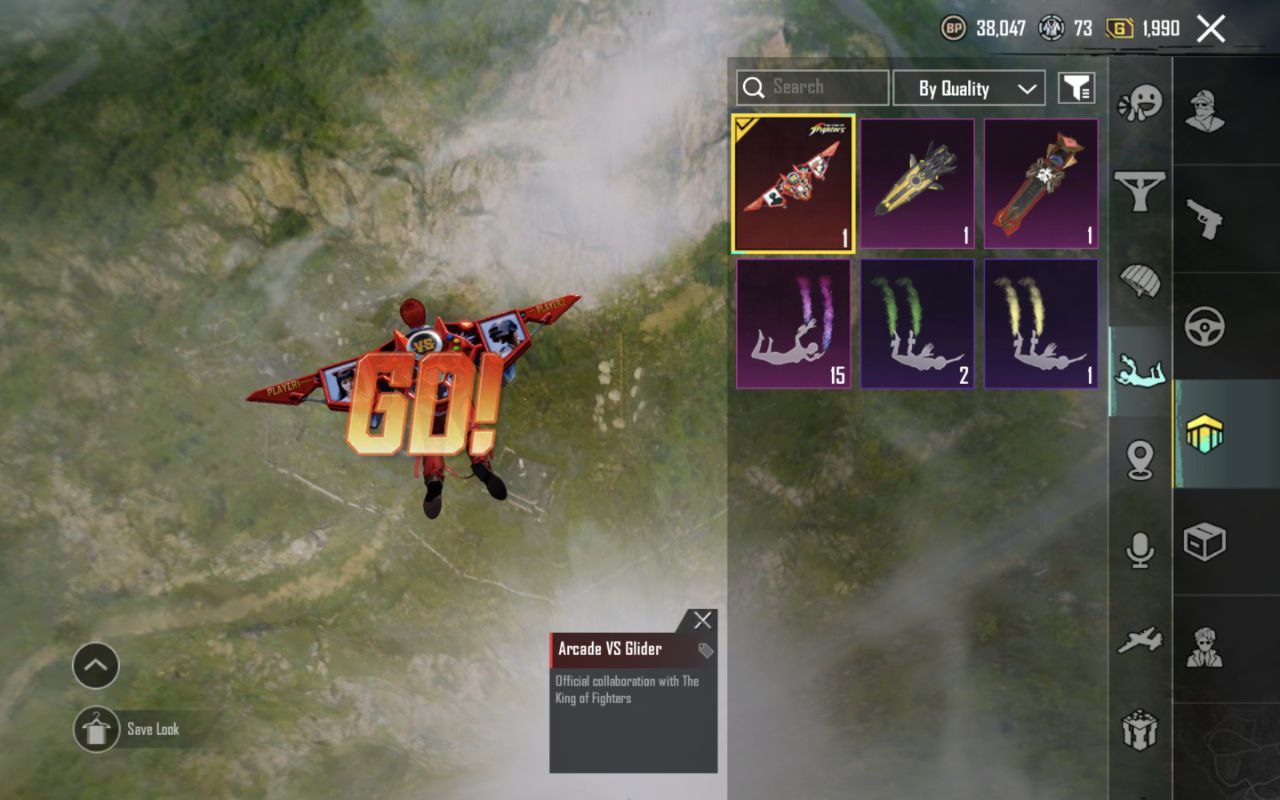Click the Save Look hanger button

pos(96,729)
